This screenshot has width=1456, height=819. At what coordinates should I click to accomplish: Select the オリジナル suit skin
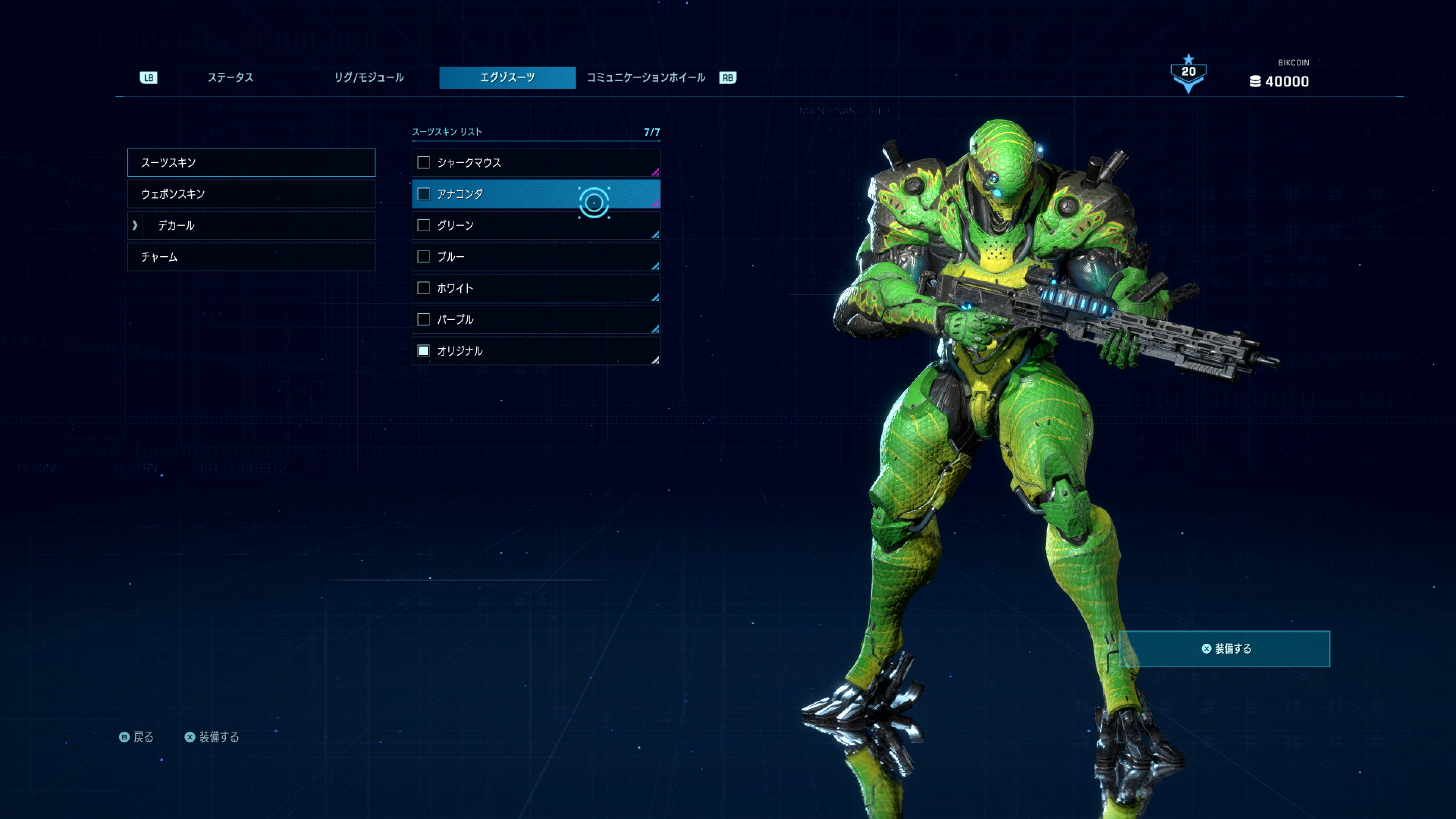535,351
